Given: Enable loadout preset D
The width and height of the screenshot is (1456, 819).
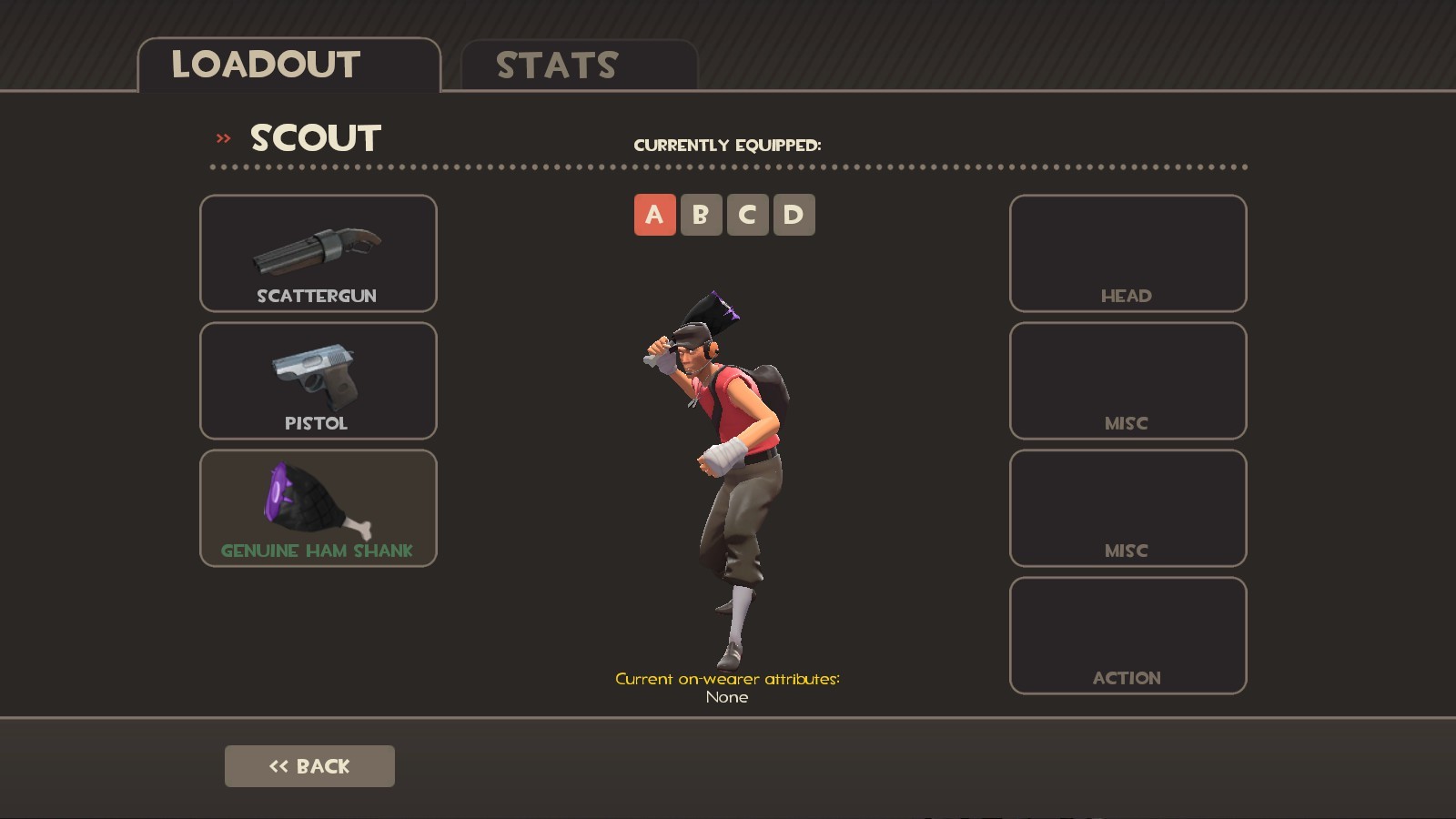Looking at the screenshot, I should click(794, 215).
